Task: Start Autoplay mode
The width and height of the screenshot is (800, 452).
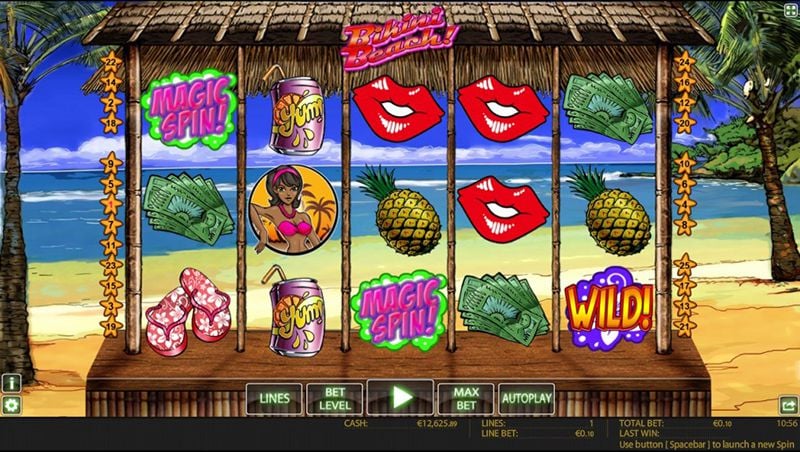Action: coord(526,398)
